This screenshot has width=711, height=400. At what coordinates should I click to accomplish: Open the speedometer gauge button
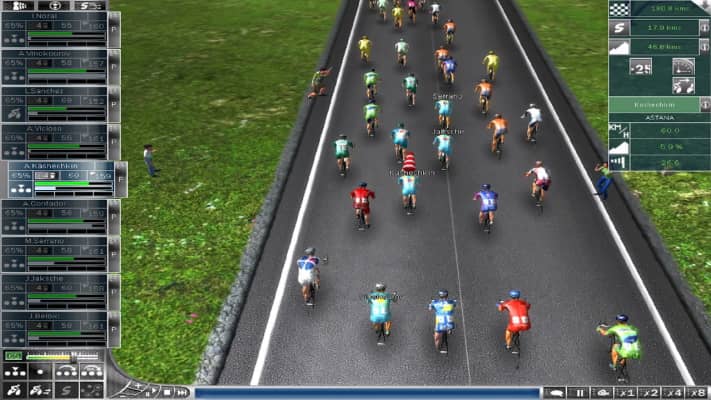684,66
